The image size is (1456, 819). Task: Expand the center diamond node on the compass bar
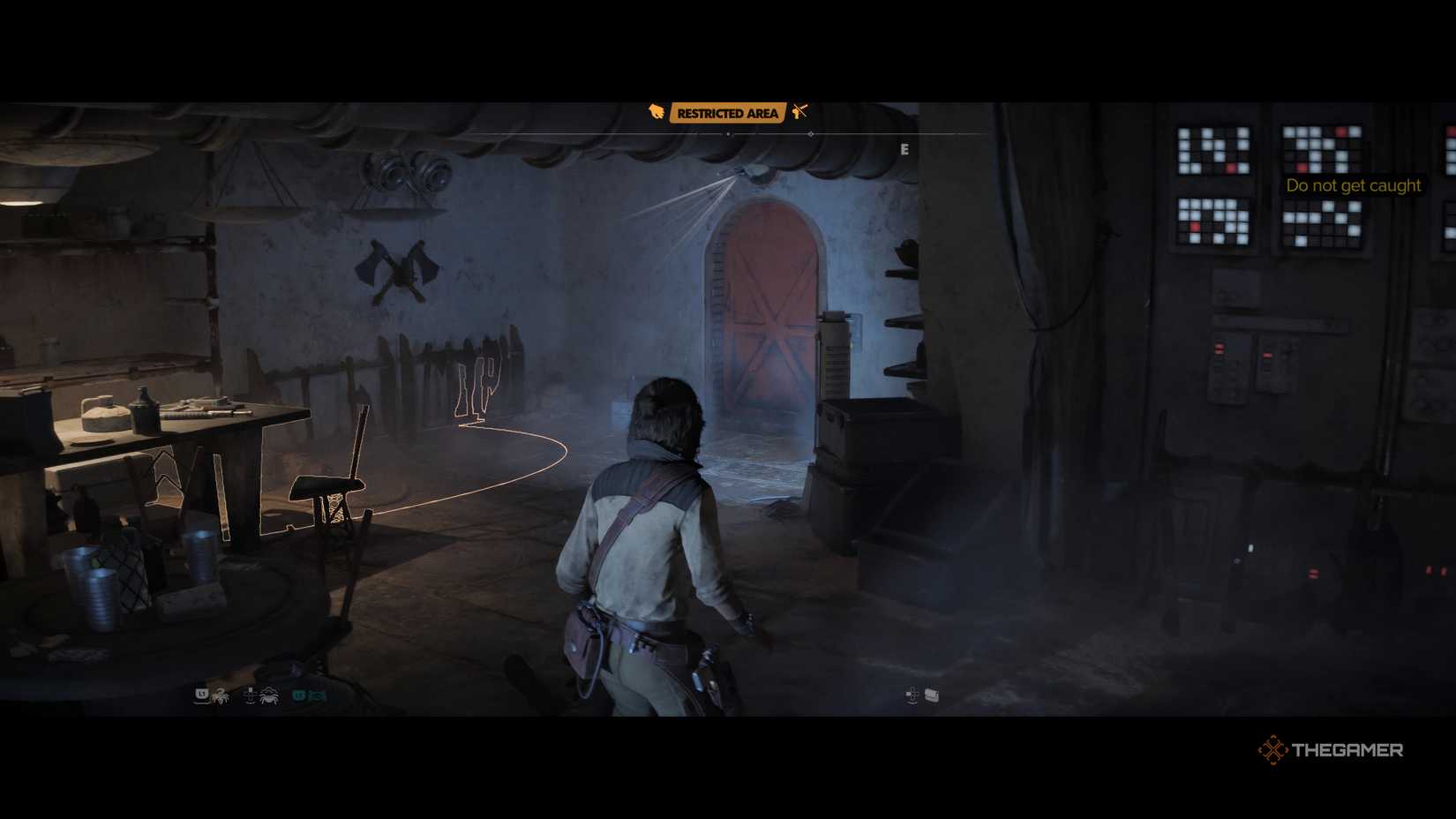(x=812, y=134)
